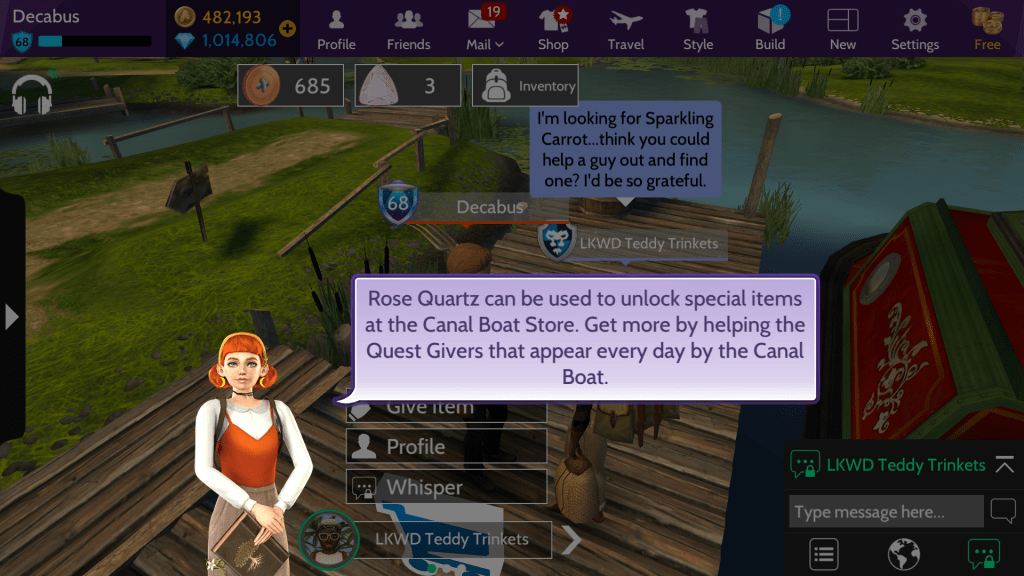Whisper to LKWD Teddy Trinkets
Image resolution: width=1024 pixels, height=576 pixels.
point(446,488)
